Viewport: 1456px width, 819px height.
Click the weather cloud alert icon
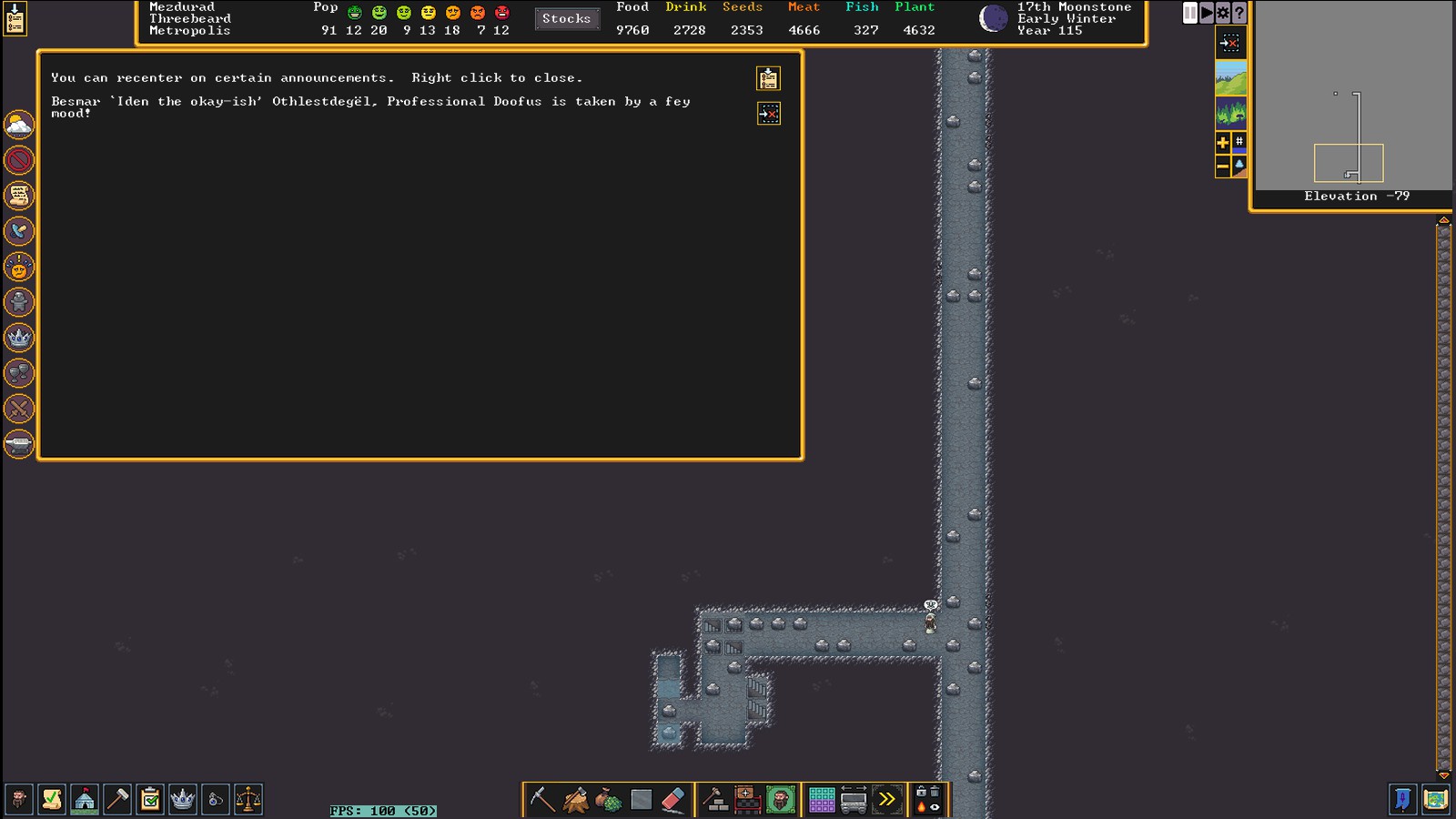point(19,125)
